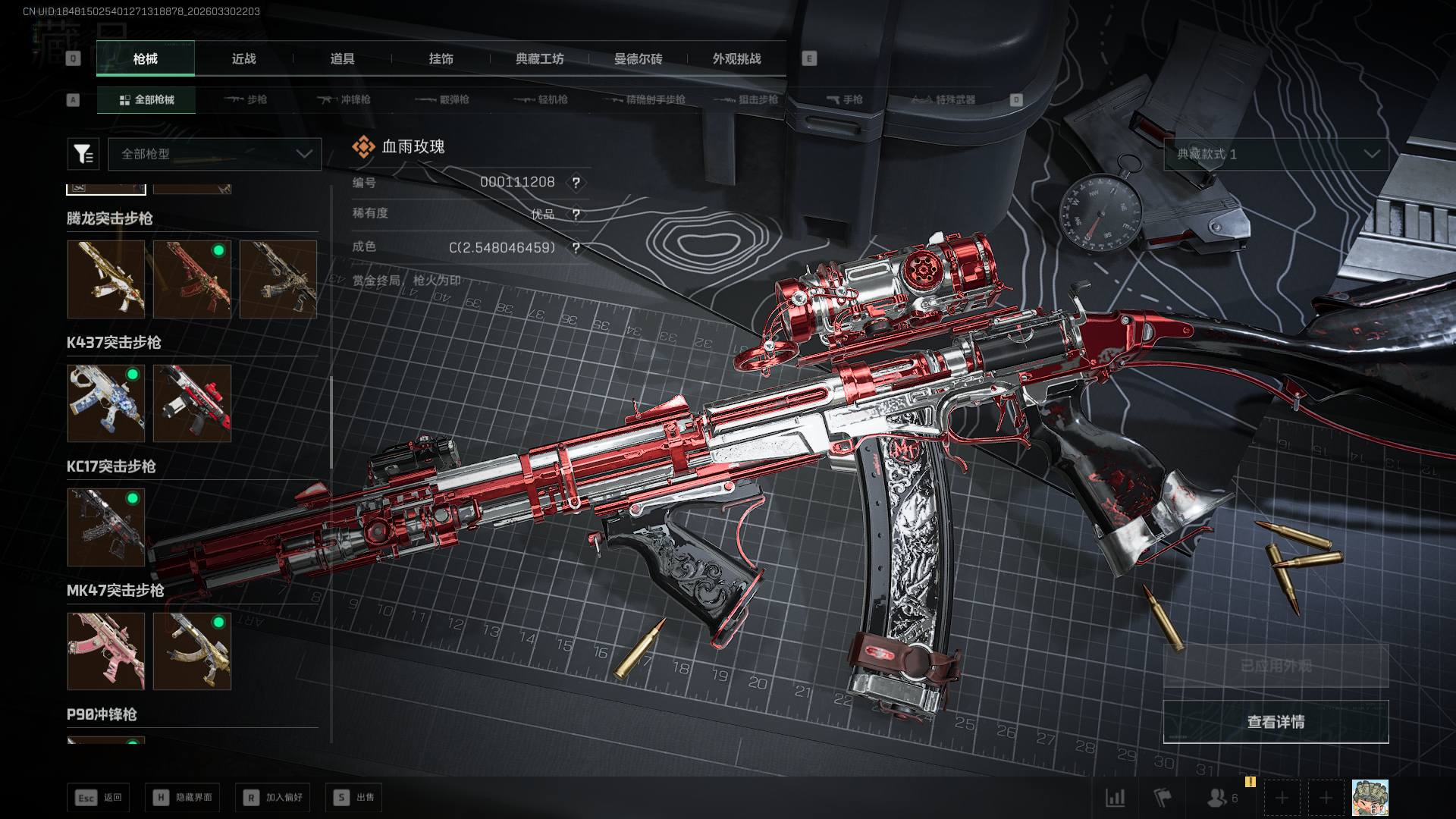Click the 出售 sell button

tap(353, 797)
